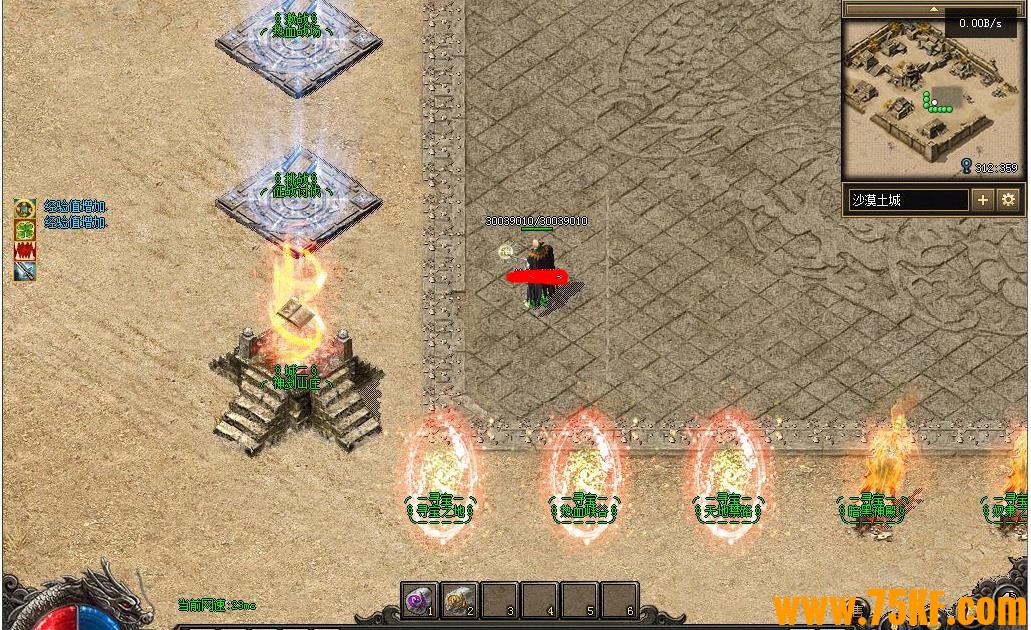Collapse the minimap with the top arrow bar
This screenshot has height=630, width=1031.
point(933,9)
